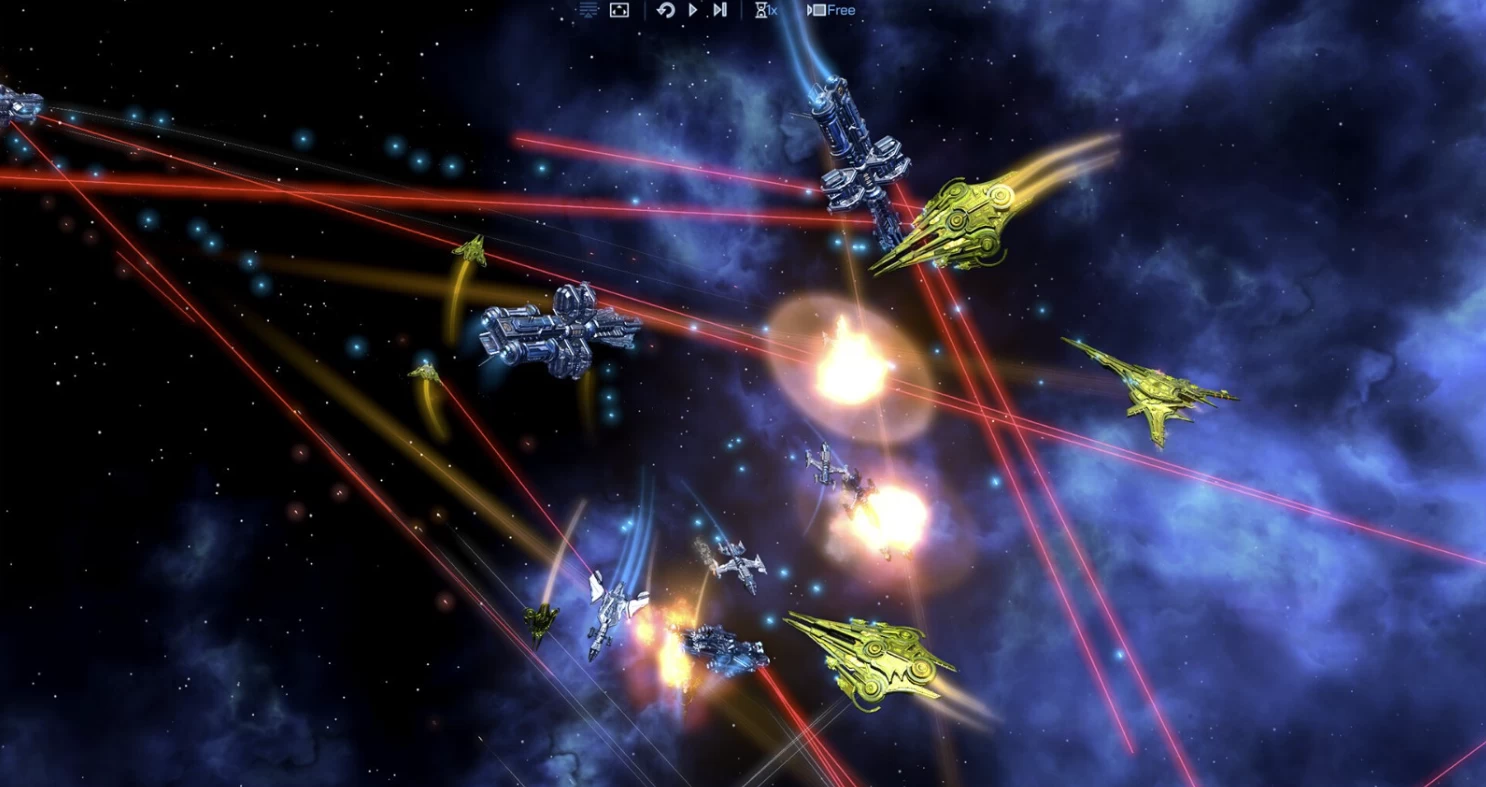
Task: Toggle the fullscreen frame view icon
Action: (619, 10)
